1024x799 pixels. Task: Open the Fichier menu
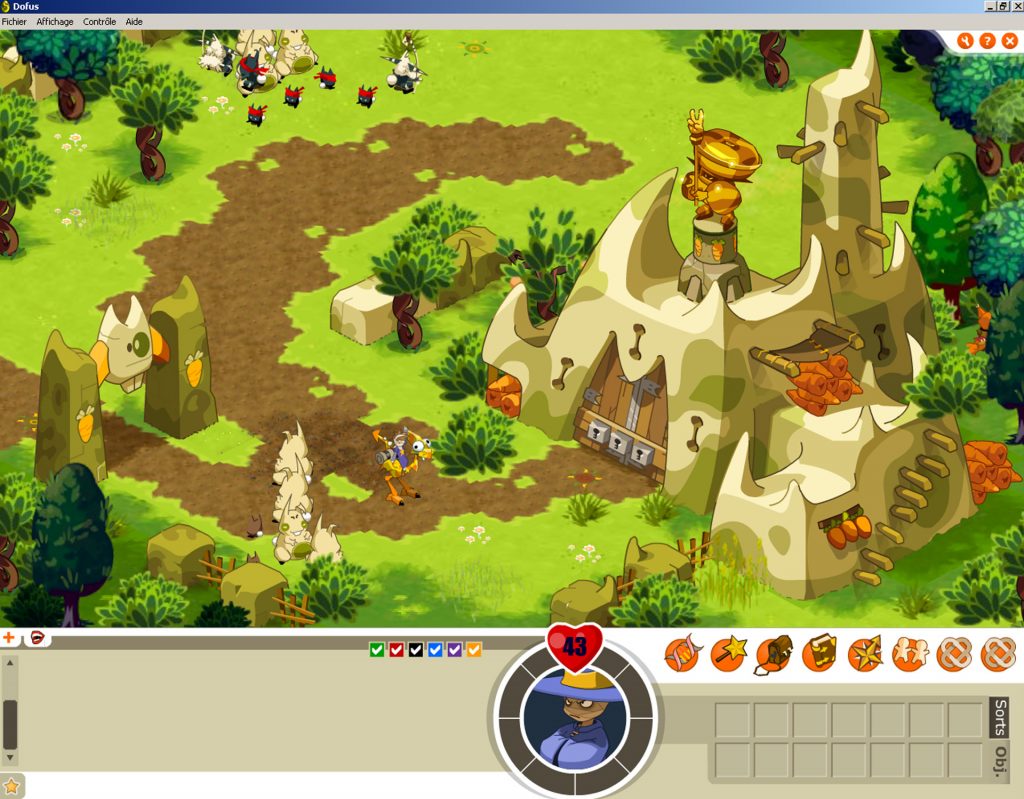pyautogui.click(x=14, y=21)
